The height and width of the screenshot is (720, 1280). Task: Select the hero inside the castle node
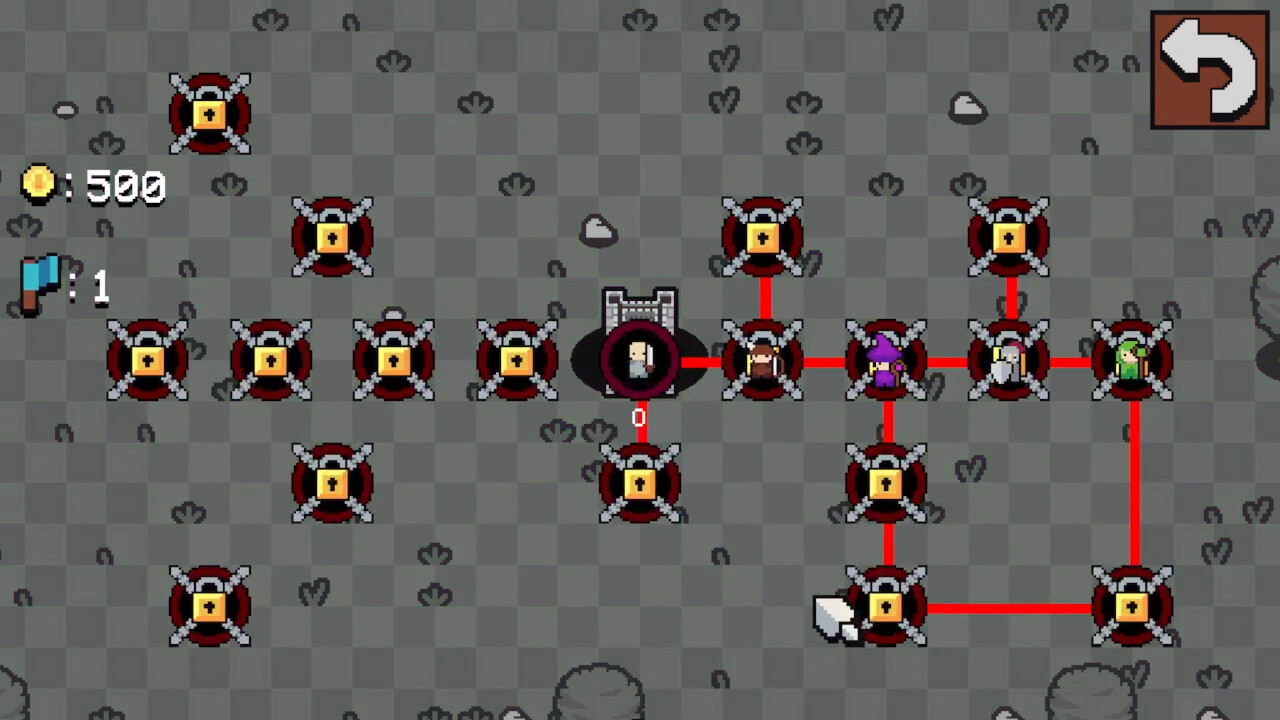pyautogui.click(x=638, y=360)
